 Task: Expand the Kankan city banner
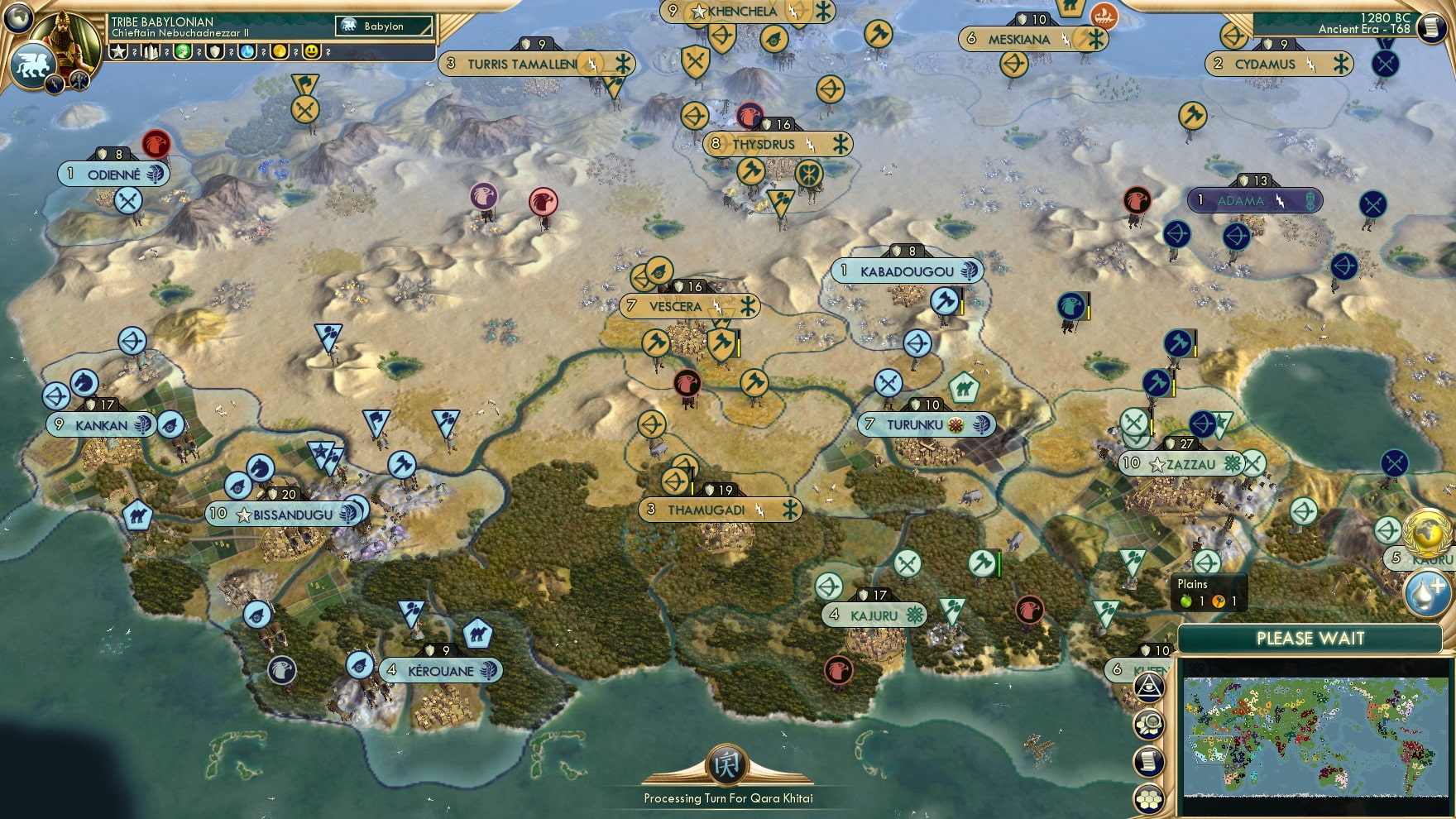tap(99, 424)
